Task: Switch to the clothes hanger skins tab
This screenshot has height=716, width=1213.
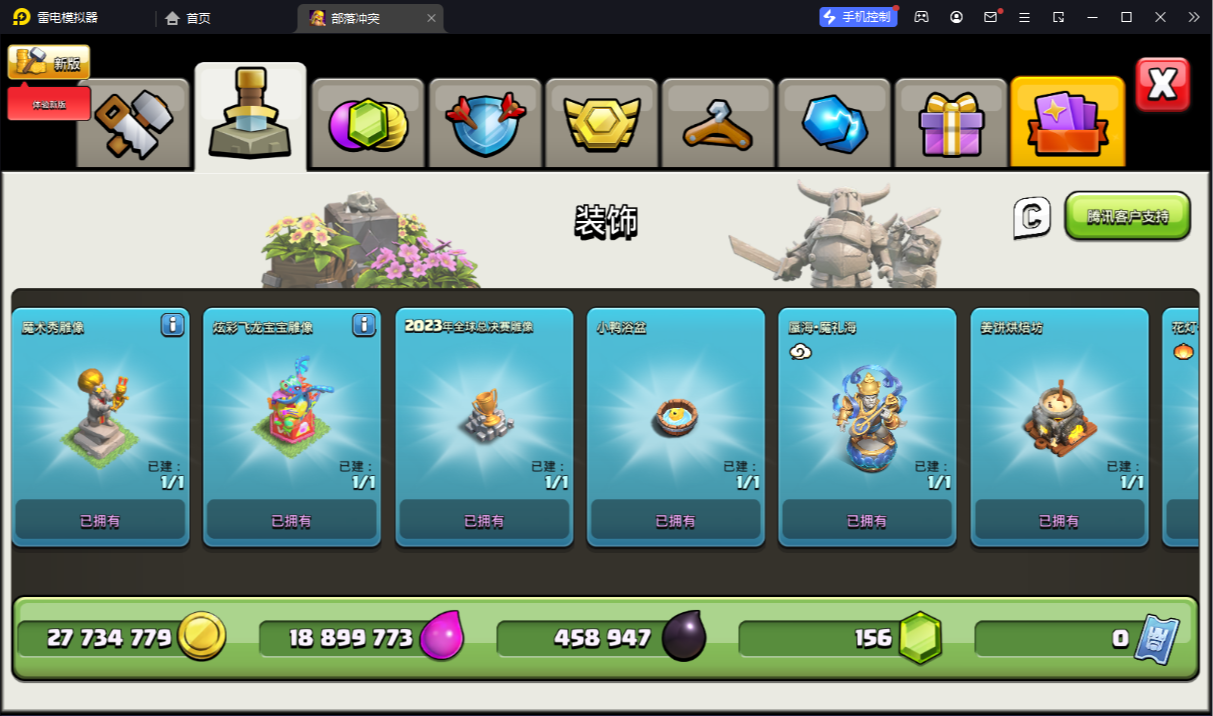Action: point(718,123)
